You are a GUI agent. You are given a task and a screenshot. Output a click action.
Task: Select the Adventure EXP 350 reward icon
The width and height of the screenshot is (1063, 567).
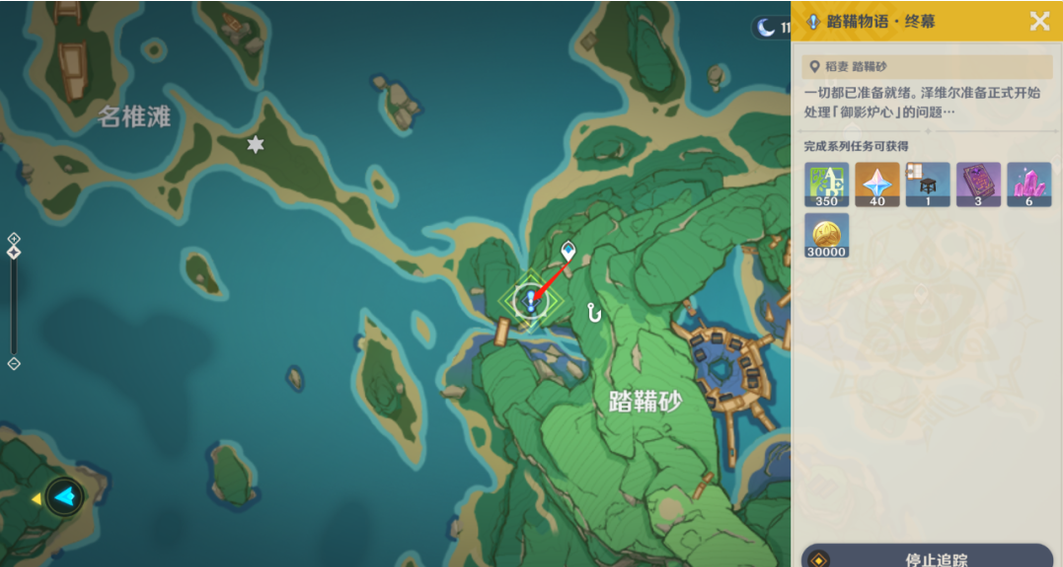click(826, 185)
